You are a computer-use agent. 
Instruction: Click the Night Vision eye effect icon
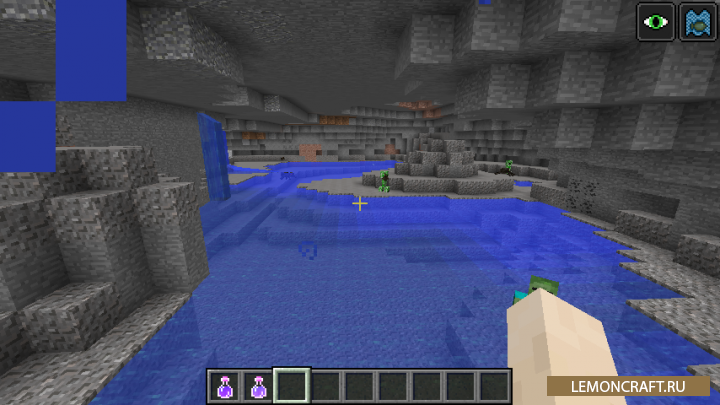tap(657, 21)
